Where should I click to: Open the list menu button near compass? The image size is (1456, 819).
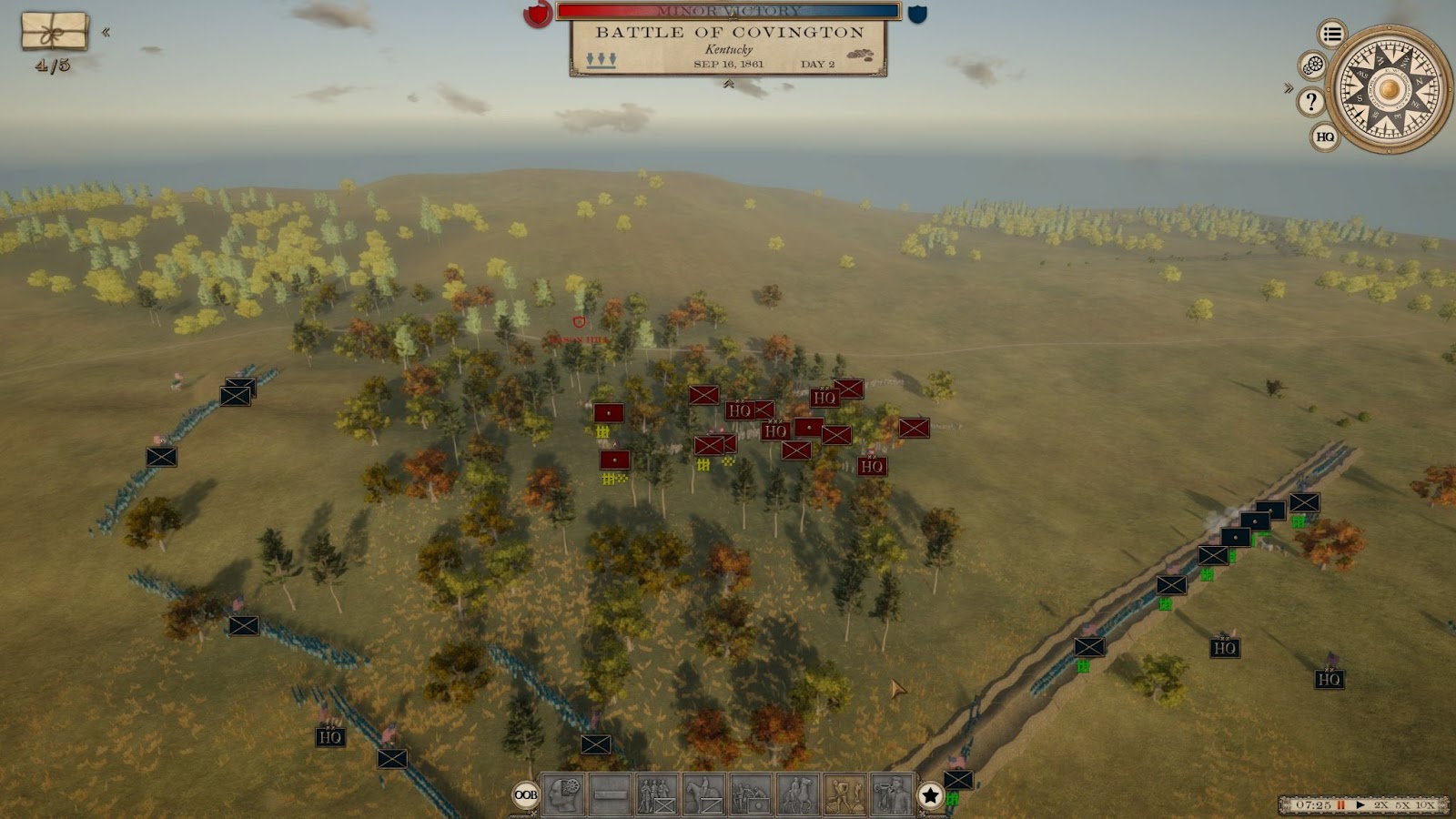pos(1332,35)
